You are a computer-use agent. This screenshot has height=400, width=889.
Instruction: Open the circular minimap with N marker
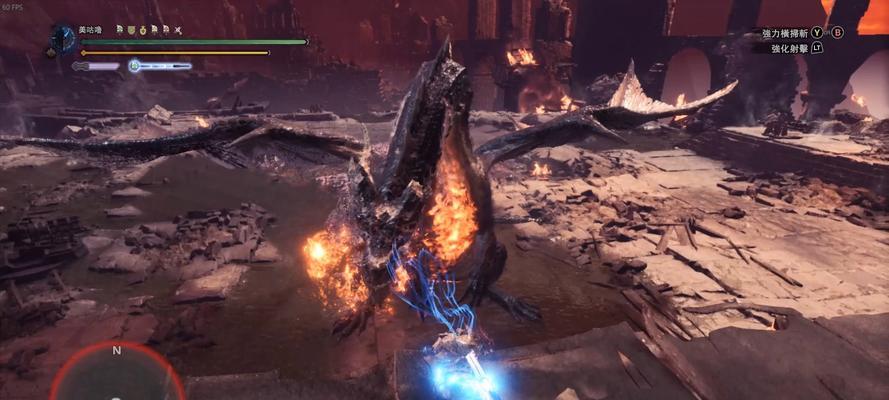point(117,375)
